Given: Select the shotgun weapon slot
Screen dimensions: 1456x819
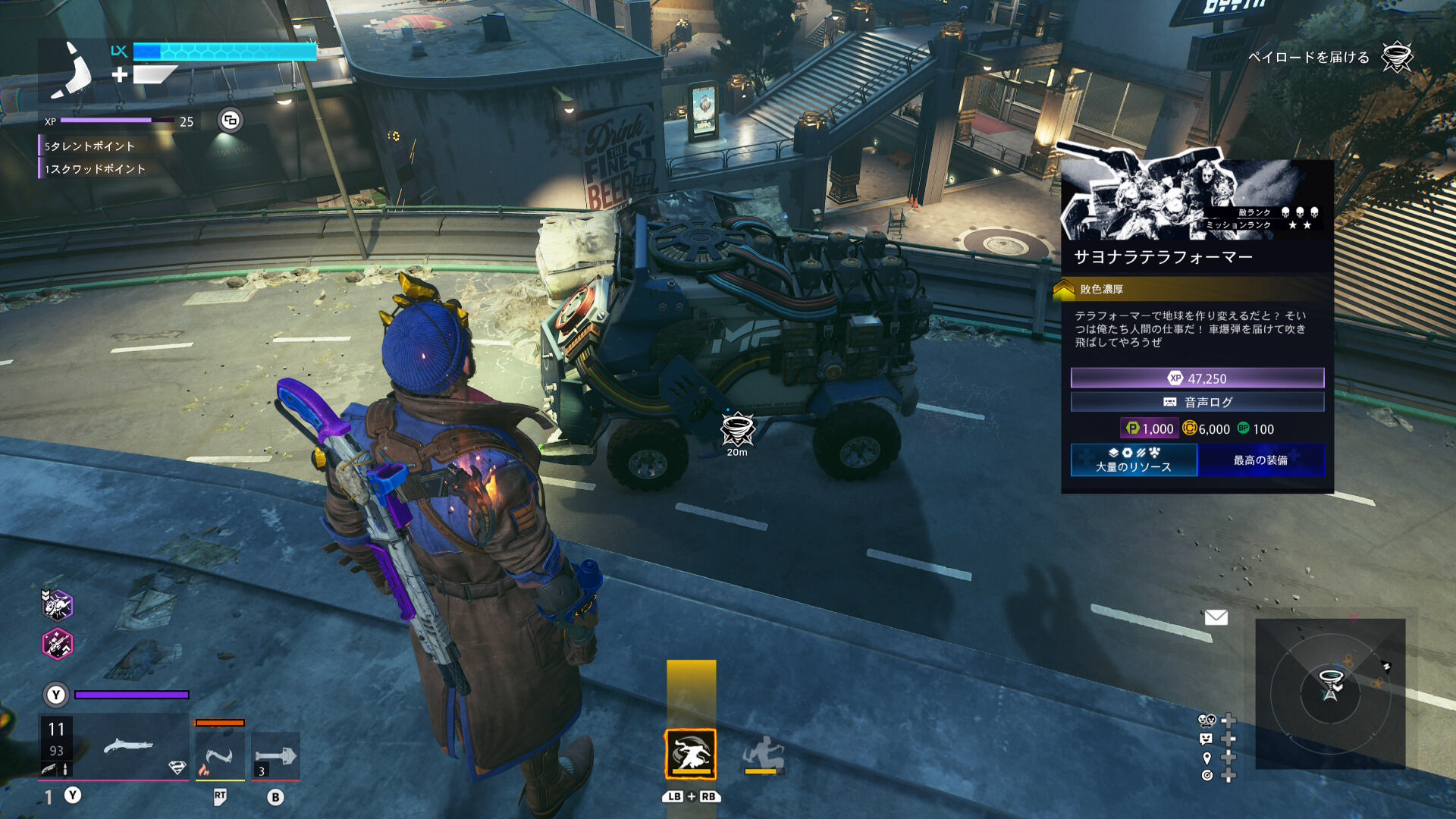Looking at the screenshot, I should [129, 747].
